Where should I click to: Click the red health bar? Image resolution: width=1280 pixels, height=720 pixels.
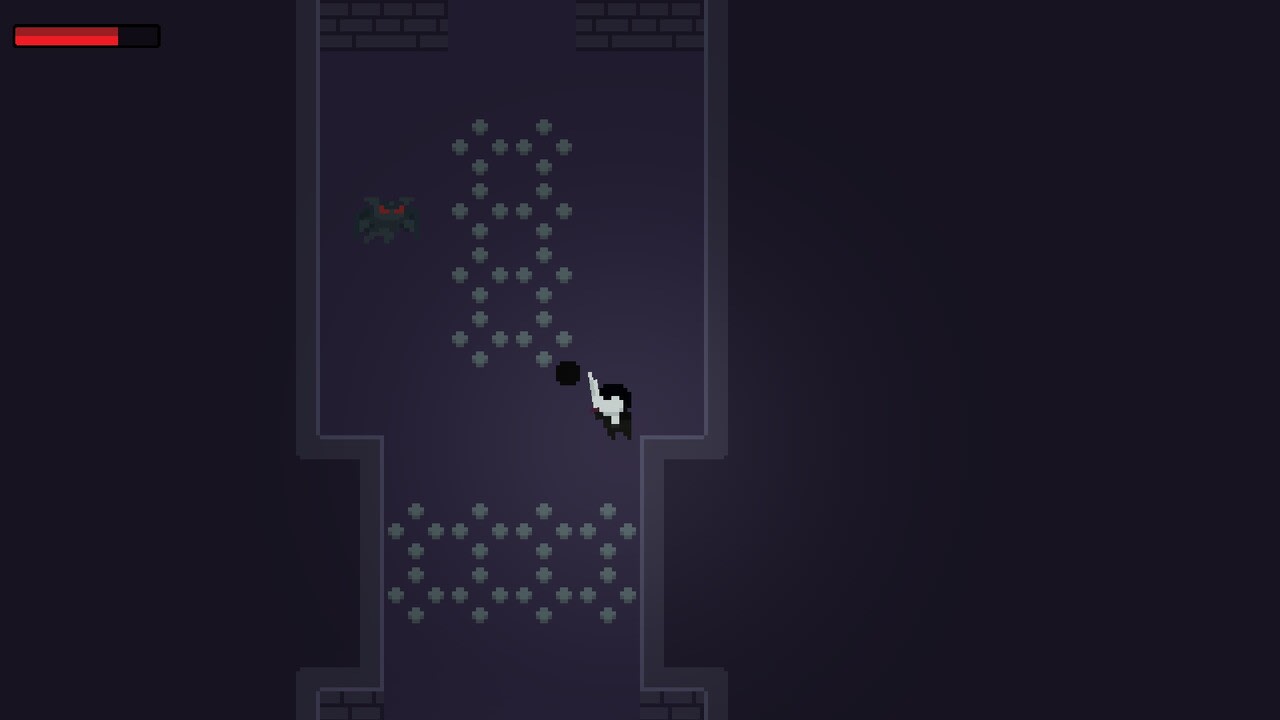65,36
